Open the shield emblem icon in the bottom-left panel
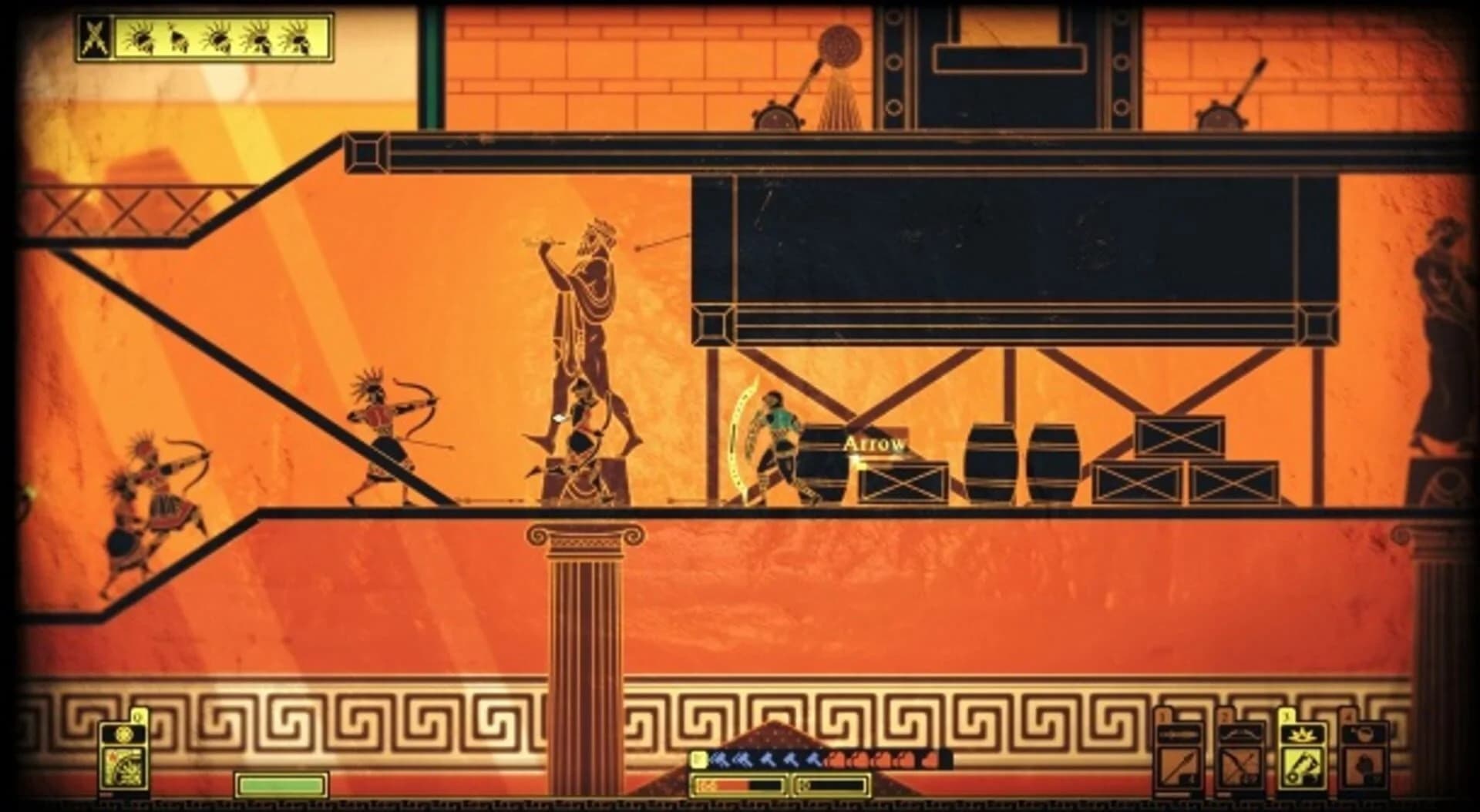Viewport: 1480px width, 812px height. point(124,734)
